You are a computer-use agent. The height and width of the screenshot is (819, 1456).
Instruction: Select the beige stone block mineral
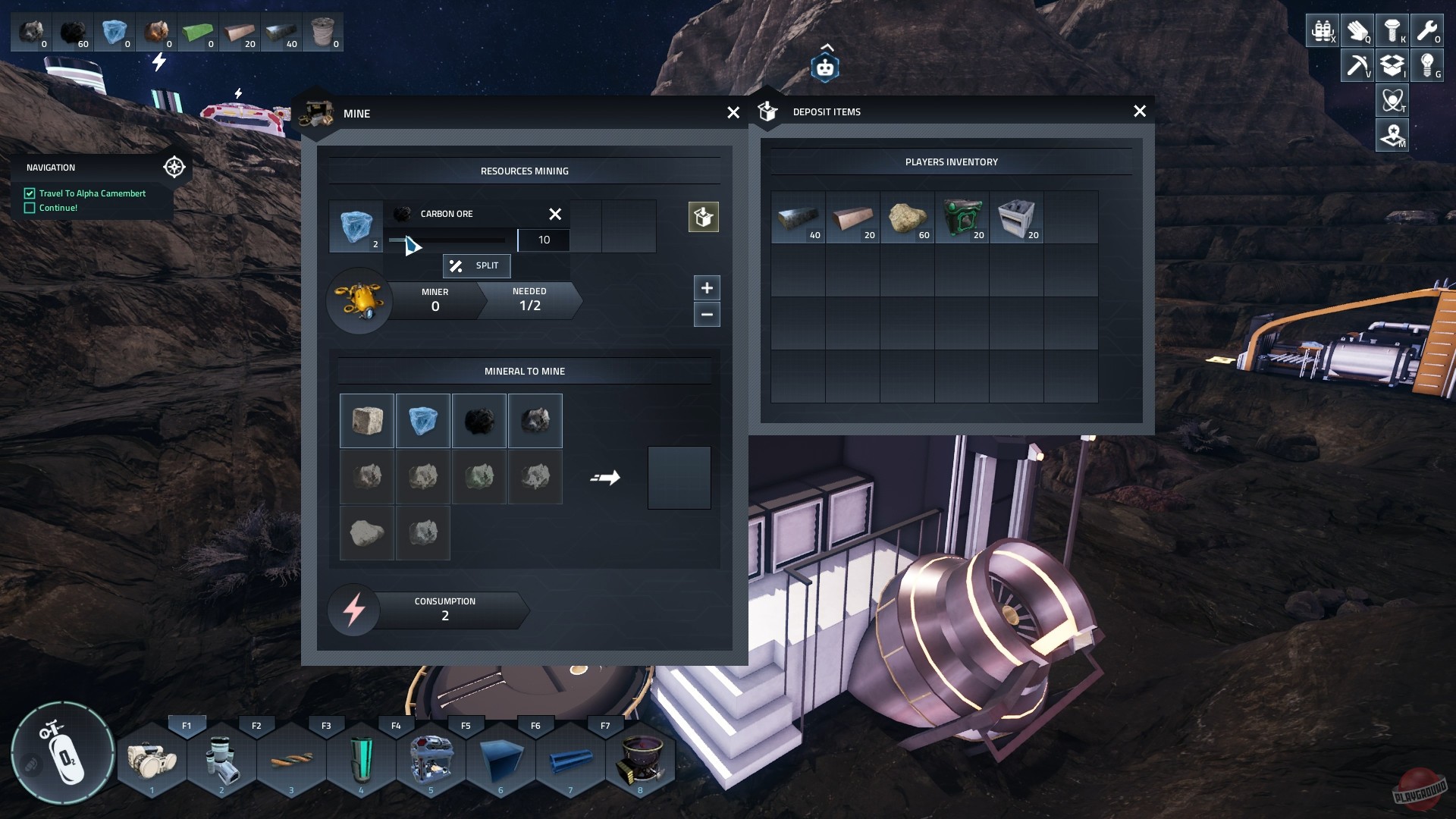[367, 421]
